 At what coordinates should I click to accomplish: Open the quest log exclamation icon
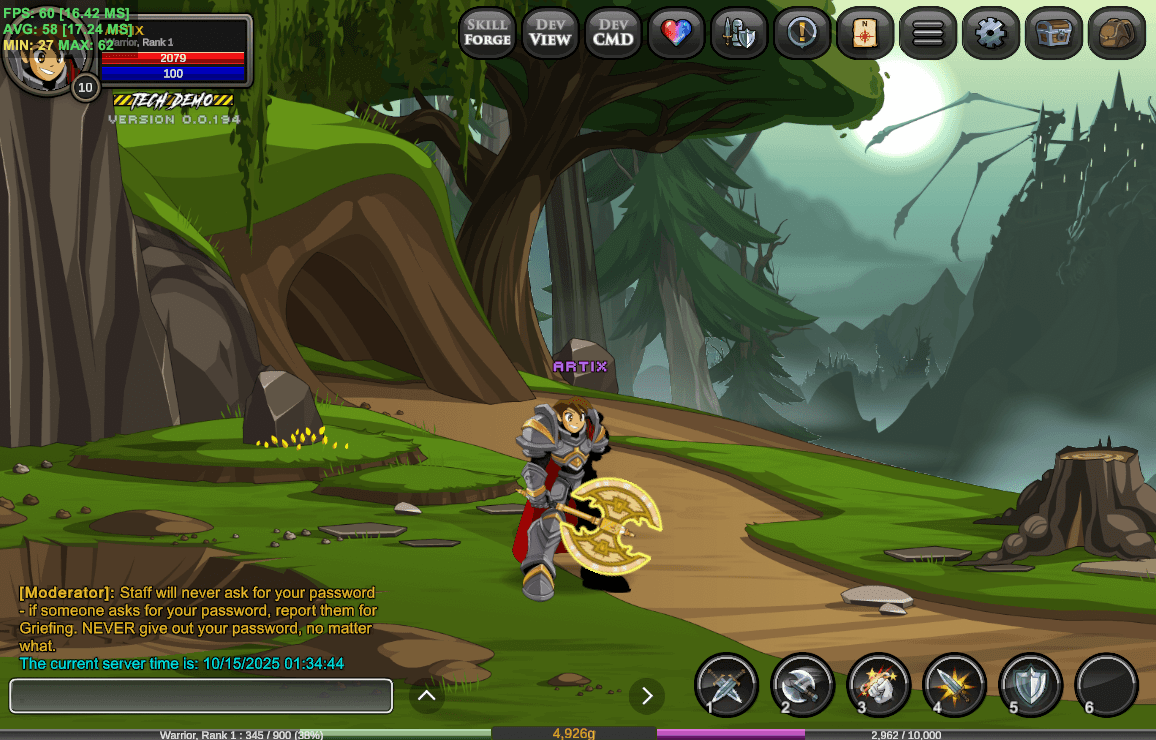tap(802, 33)
